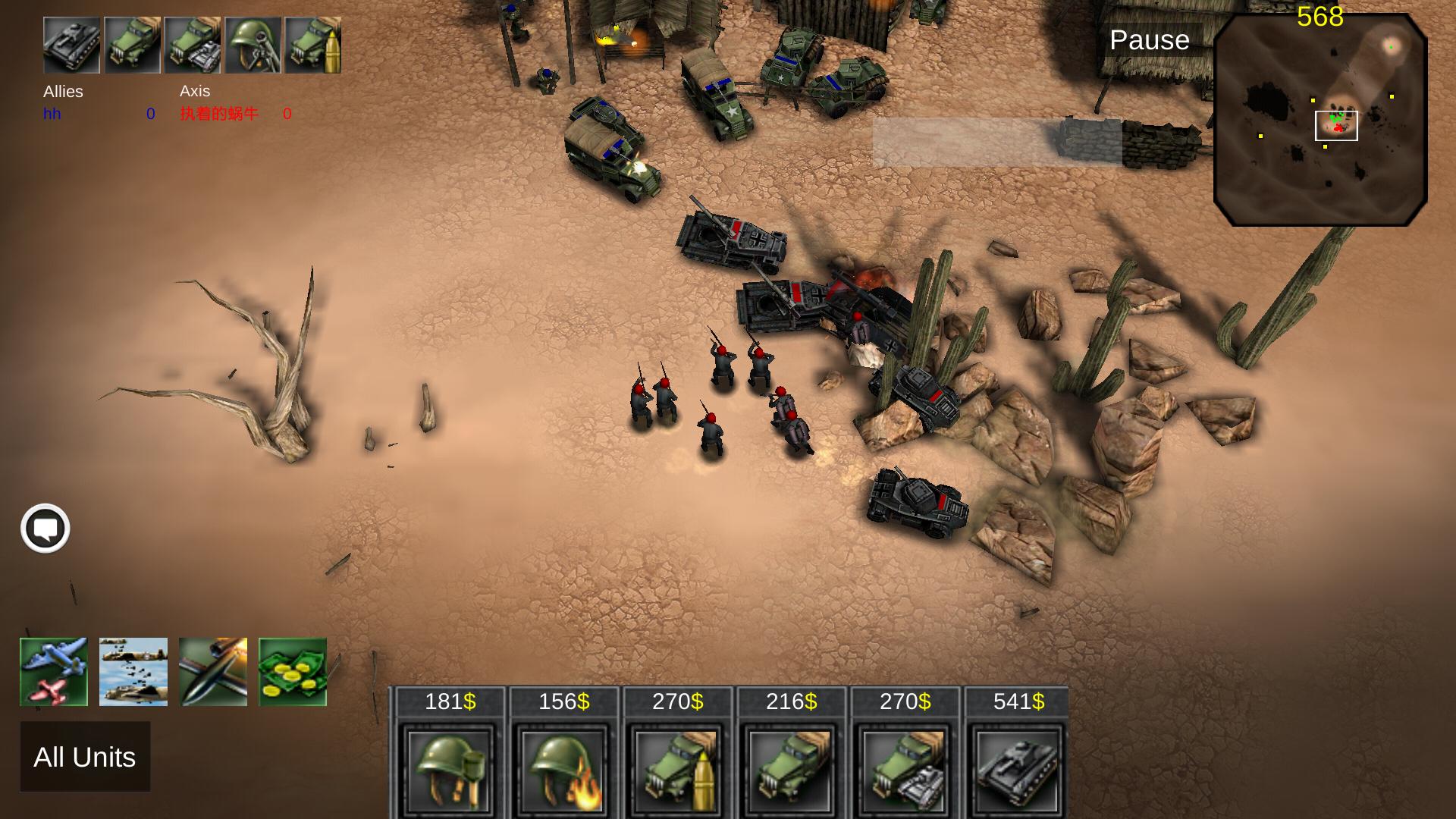1456x819 pixels.
Task: Open the chat bubble
Action: [45, 529]
